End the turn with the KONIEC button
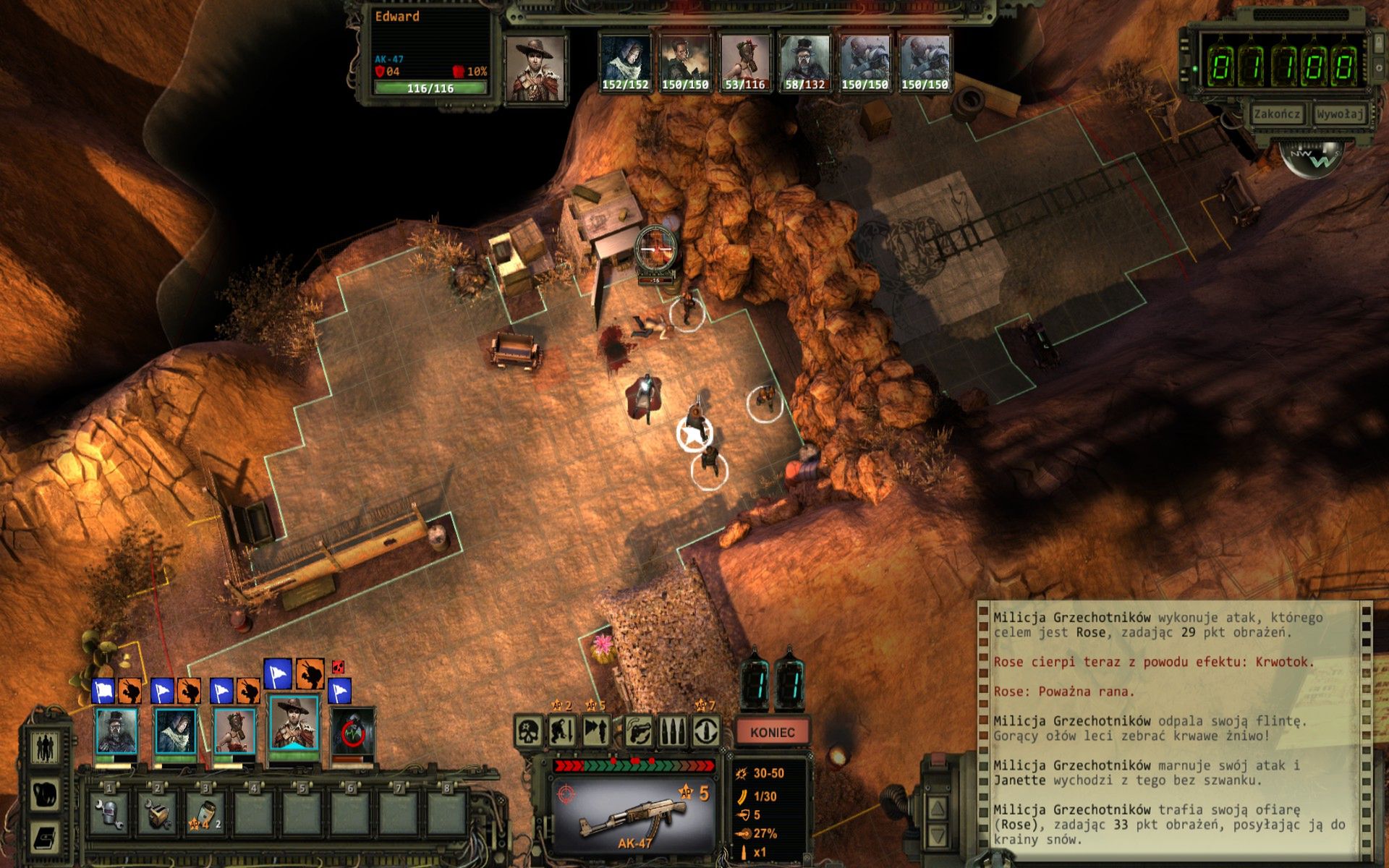 click(x=772, y=732)
